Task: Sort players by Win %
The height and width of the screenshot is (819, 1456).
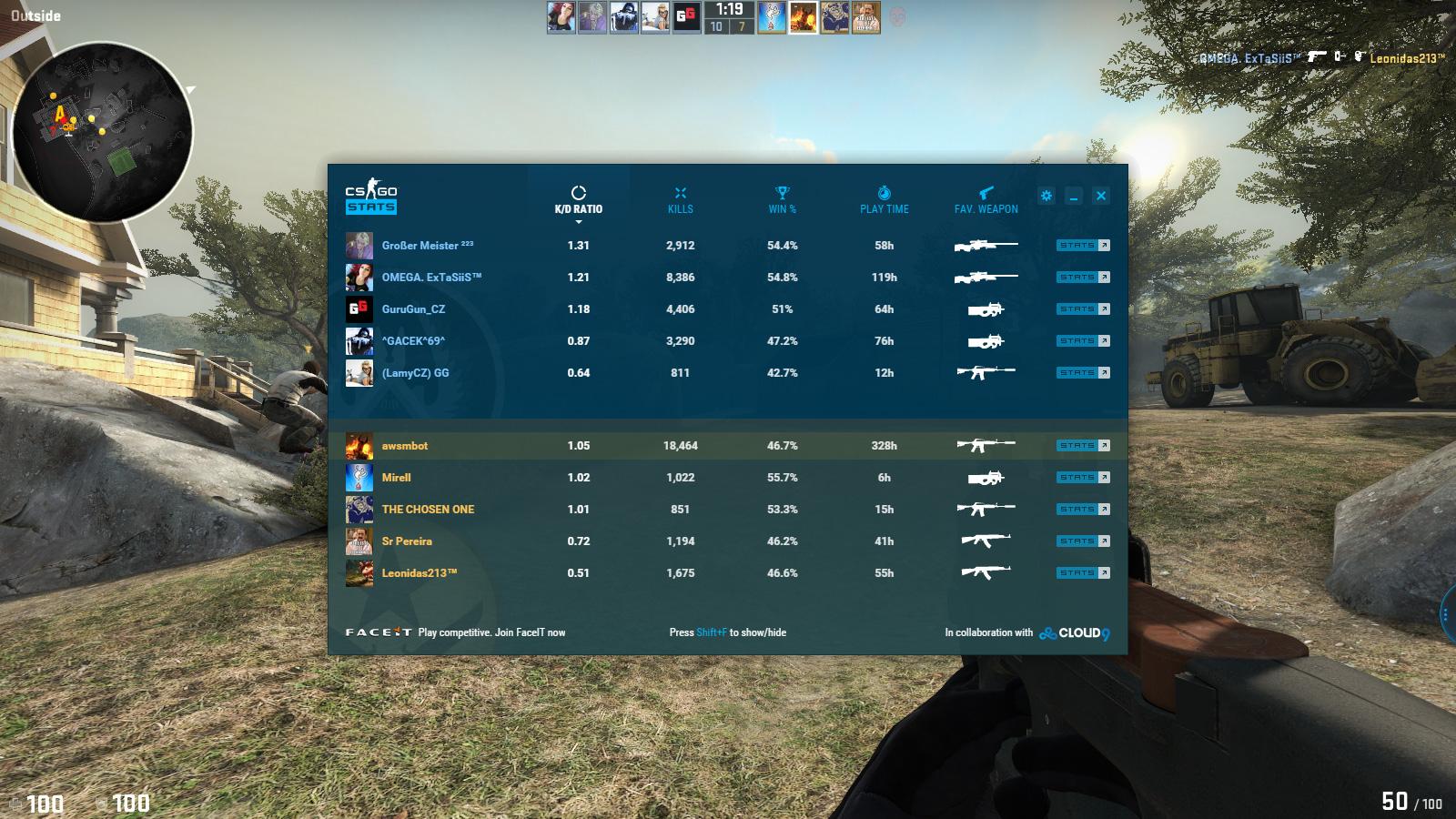Action: pos(783,208)
